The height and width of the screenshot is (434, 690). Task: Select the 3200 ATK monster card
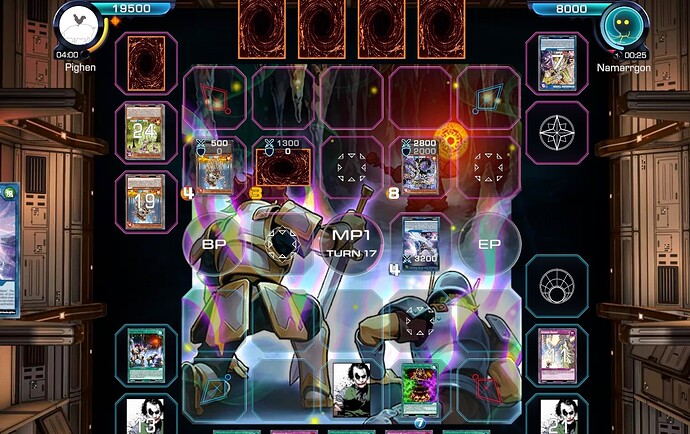point(421,242)
